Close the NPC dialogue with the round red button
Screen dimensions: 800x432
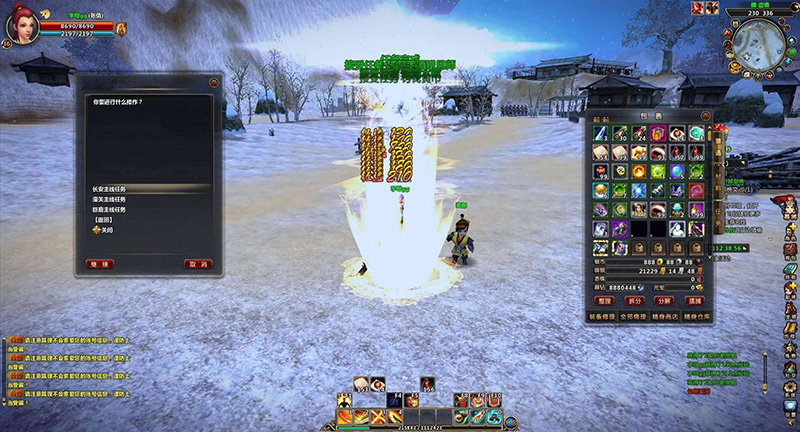tap(214, 83)
